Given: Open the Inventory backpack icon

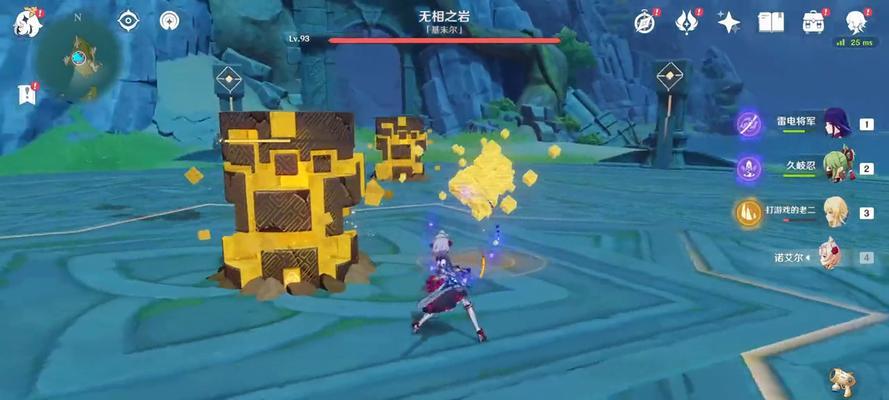Looking at the screenshot, I should 813,22.
